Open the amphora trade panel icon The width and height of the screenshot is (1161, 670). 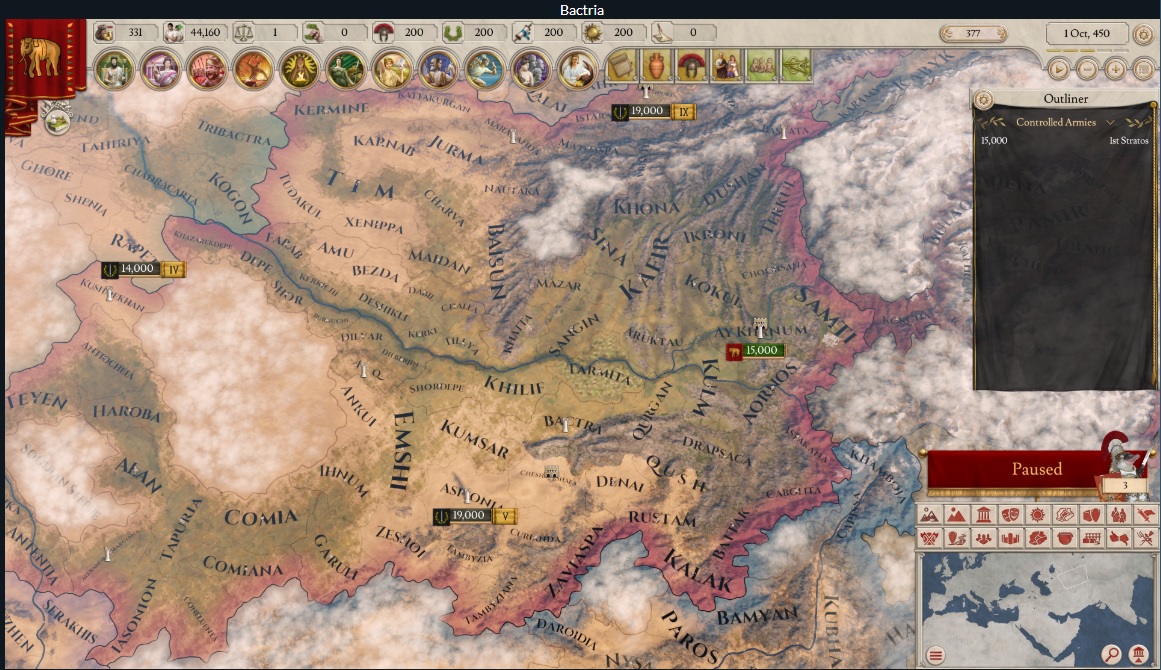(657, 68)
